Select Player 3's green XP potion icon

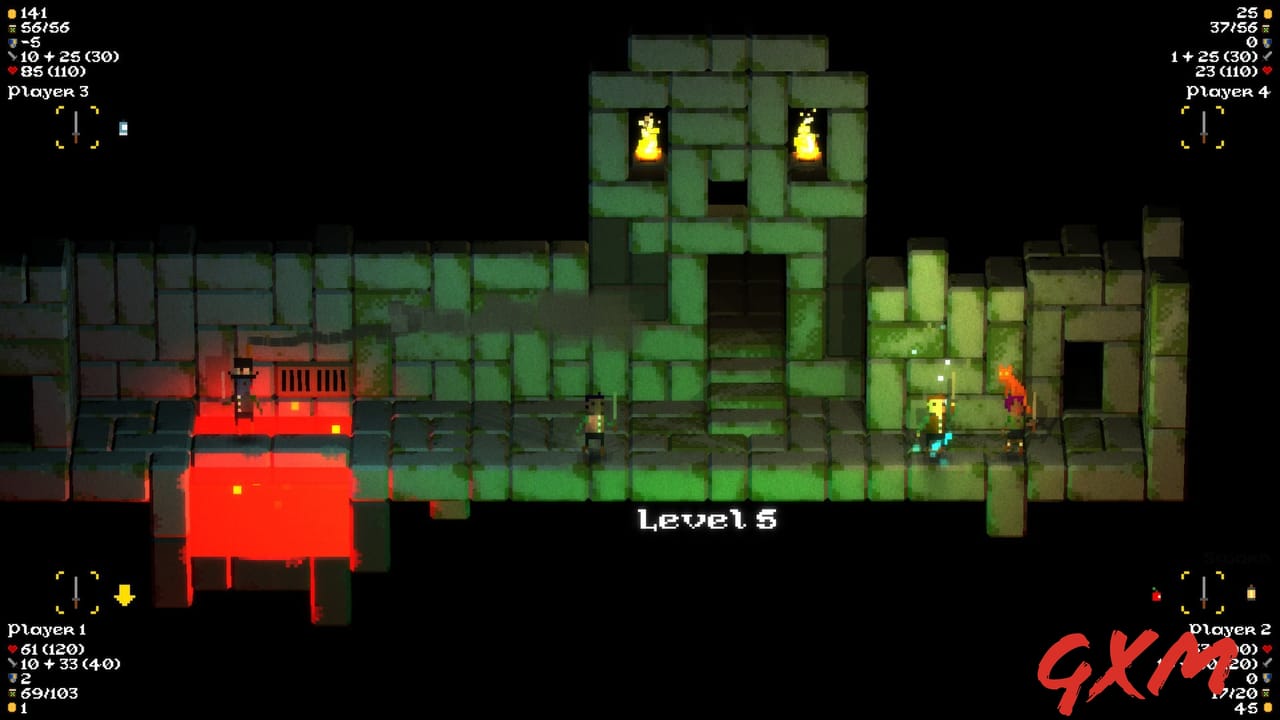[x=14, y=27]
